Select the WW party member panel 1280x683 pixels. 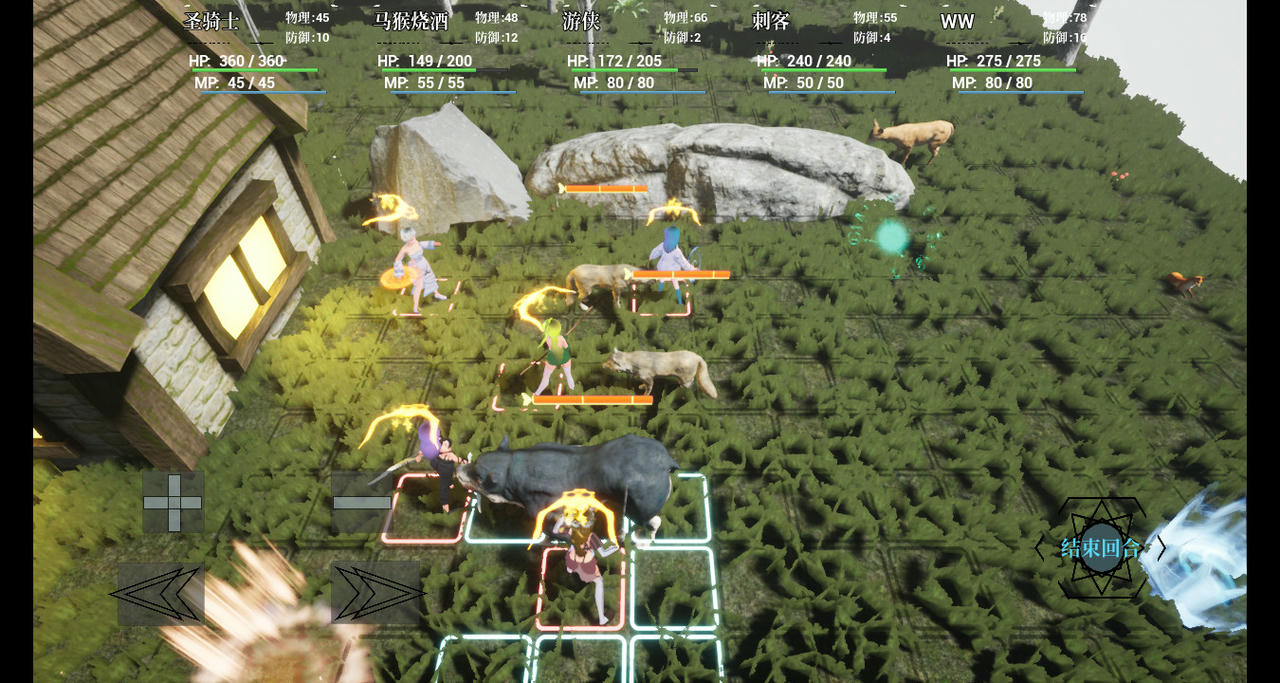click(1014, 50)
